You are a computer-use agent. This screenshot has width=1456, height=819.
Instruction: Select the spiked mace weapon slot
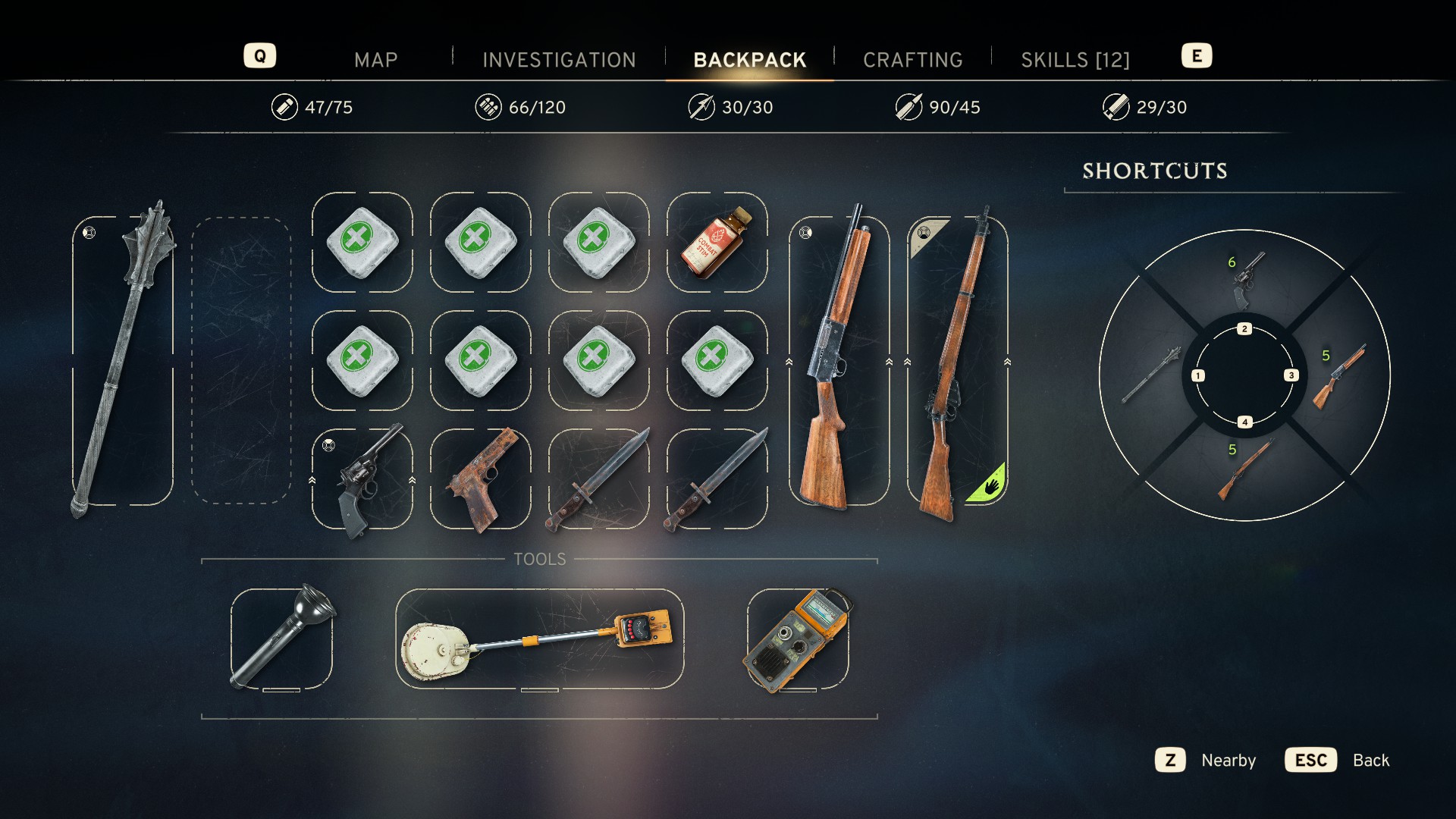pos(123,360)
